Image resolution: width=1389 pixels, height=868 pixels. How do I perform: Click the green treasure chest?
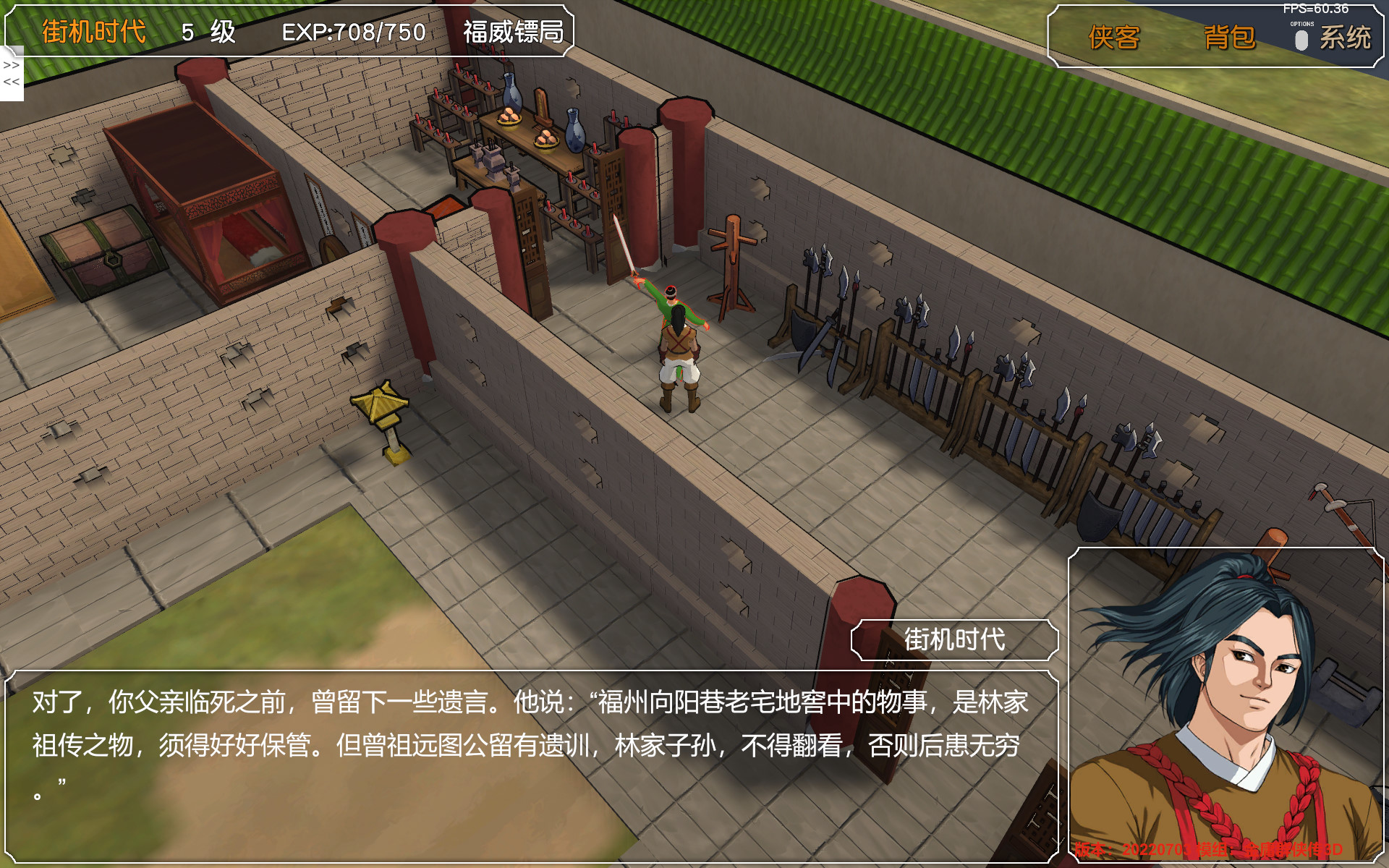tap(109, 246)
